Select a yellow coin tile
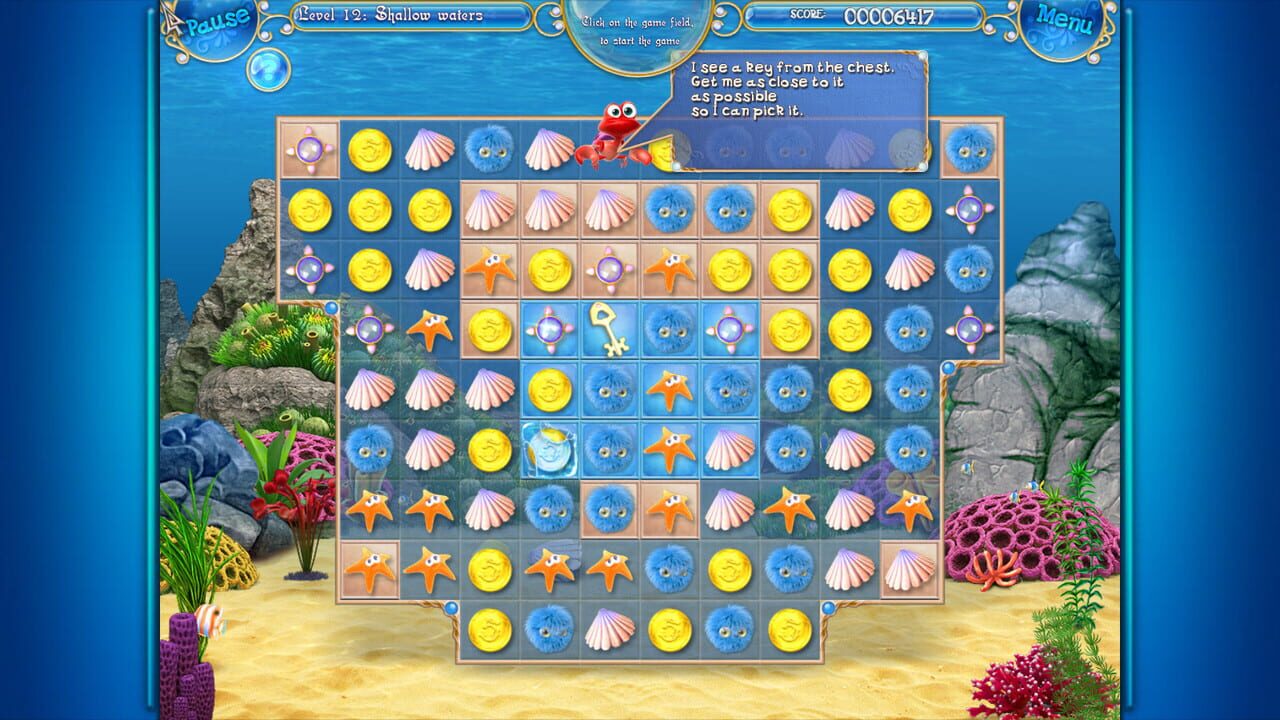This screenshot has height=720, width=1280. [368, 148]
